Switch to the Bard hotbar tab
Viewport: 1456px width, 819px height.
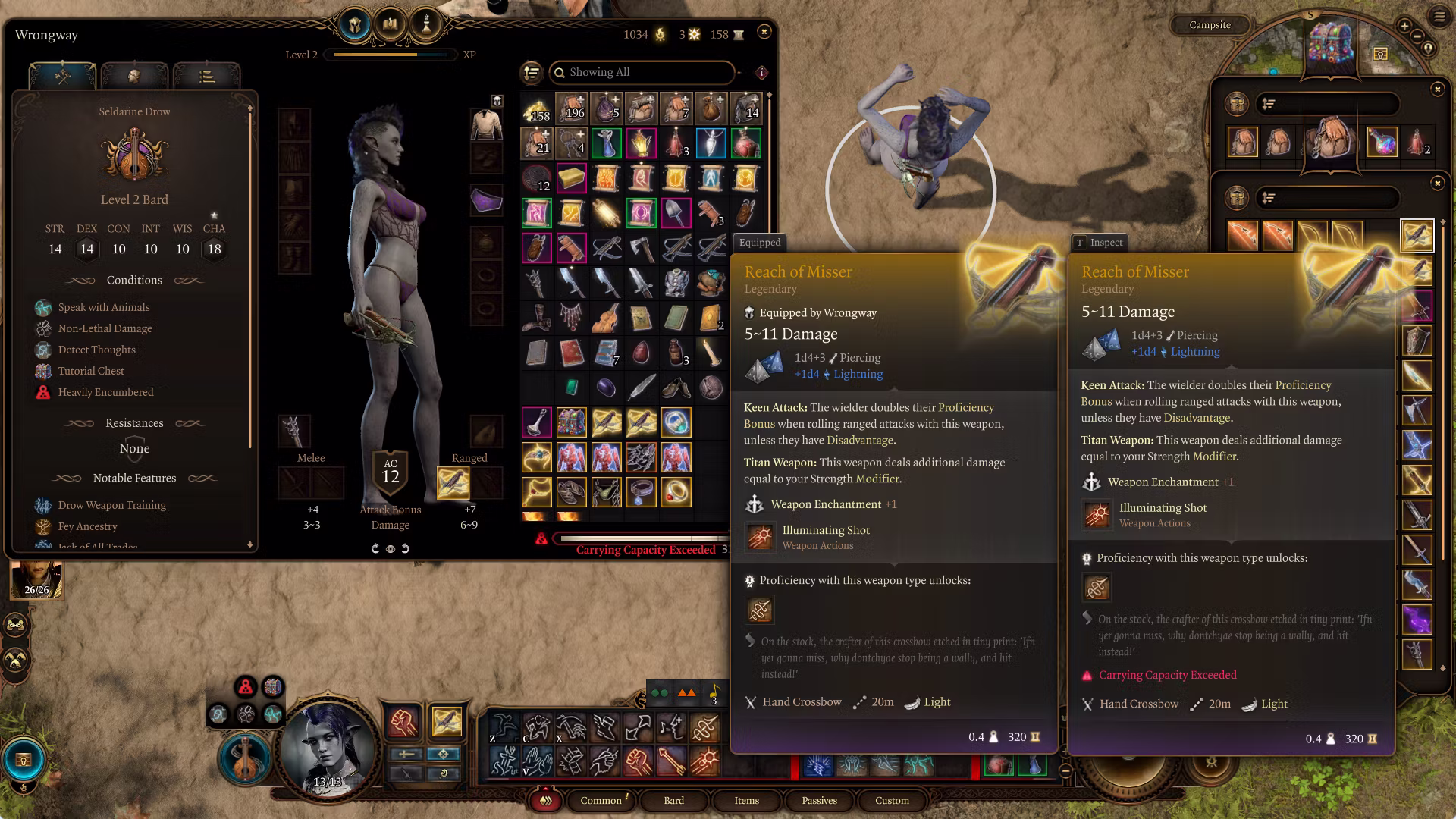[673, 800]
